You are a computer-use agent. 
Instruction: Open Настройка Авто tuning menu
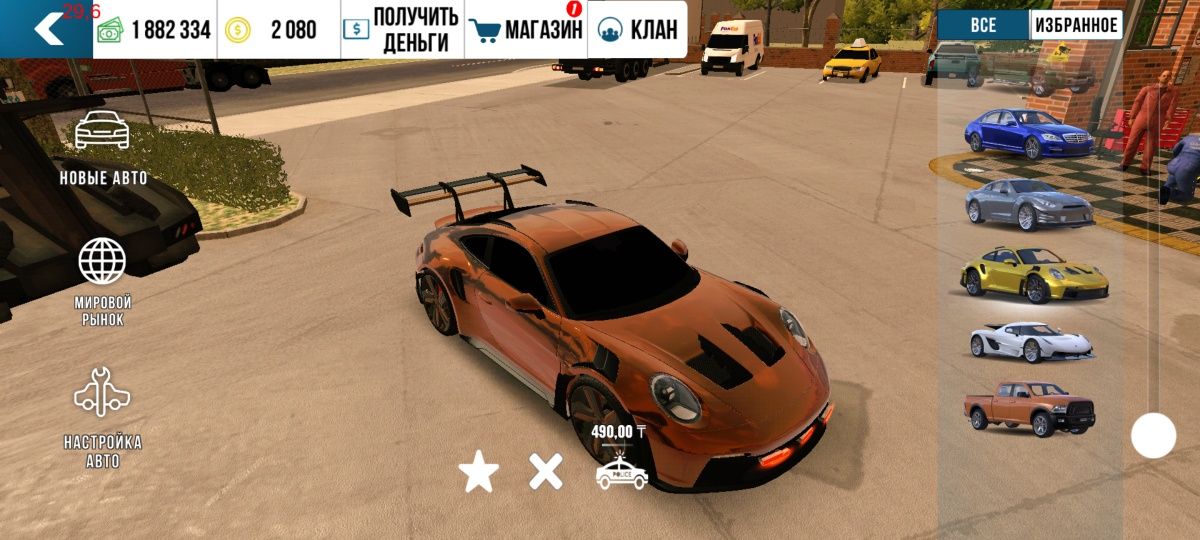coord(102,417)
